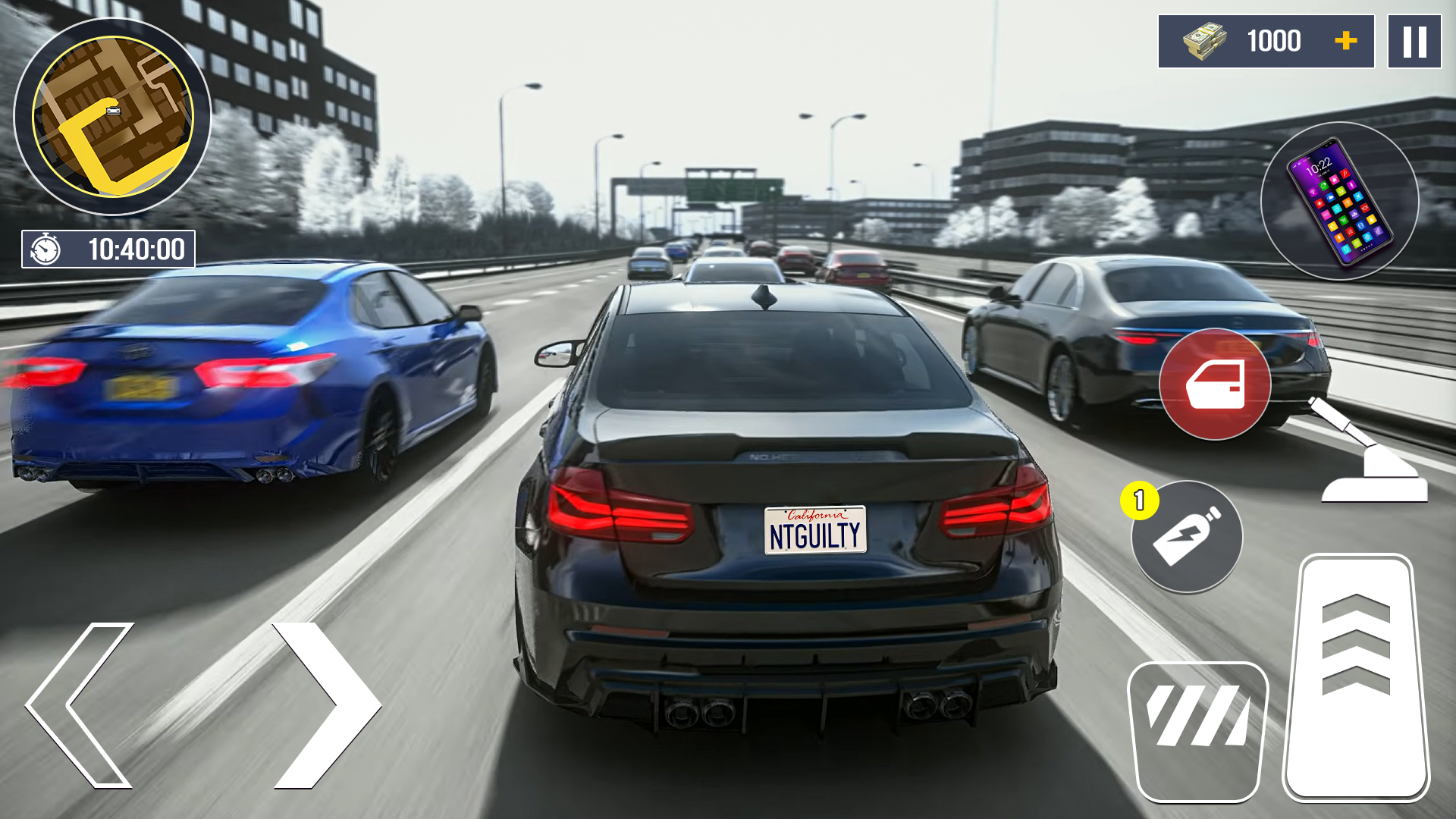The image size is (1456, 819).
Task: Steer right using the right arrow
Action: [326, 705]
